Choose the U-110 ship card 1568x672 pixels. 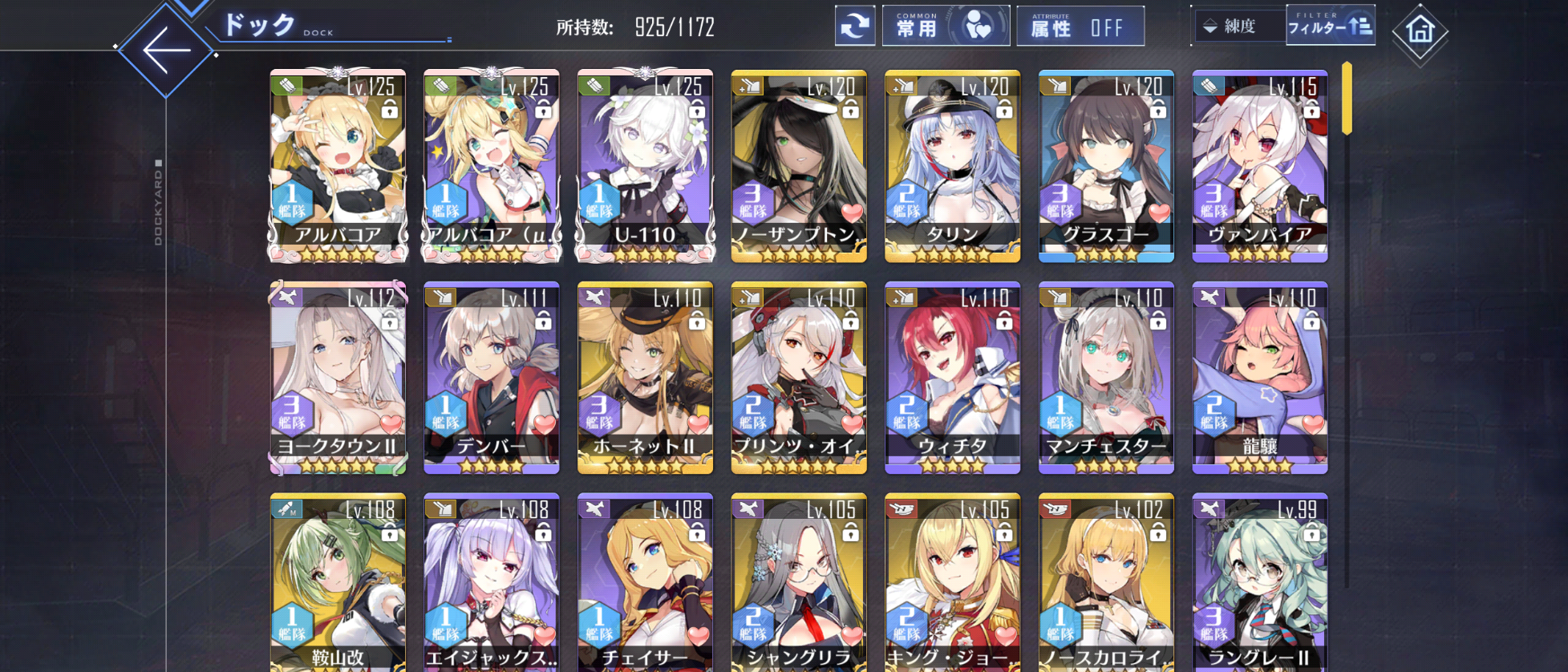click(x=645, y=166)
